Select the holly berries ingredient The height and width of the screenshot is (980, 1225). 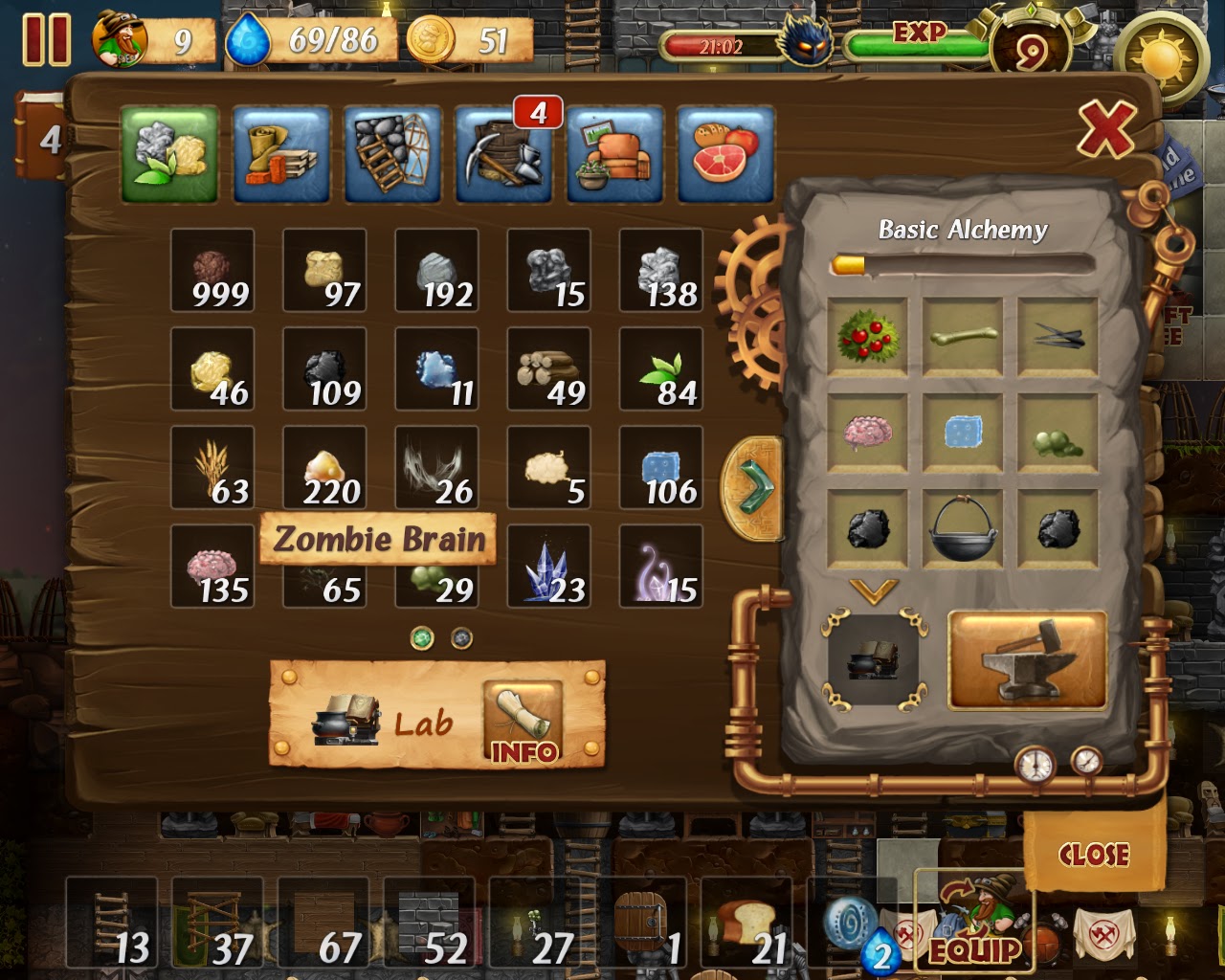coord(871,337)
